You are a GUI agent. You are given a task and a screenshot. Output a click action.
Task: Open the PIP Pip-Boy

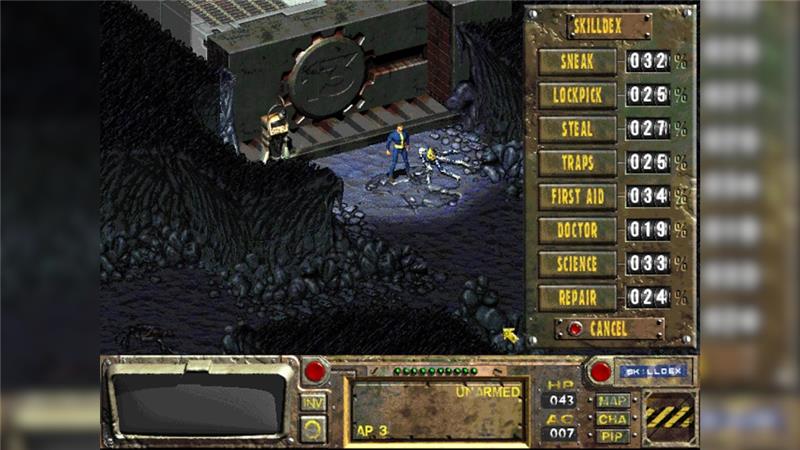(612, 435)
